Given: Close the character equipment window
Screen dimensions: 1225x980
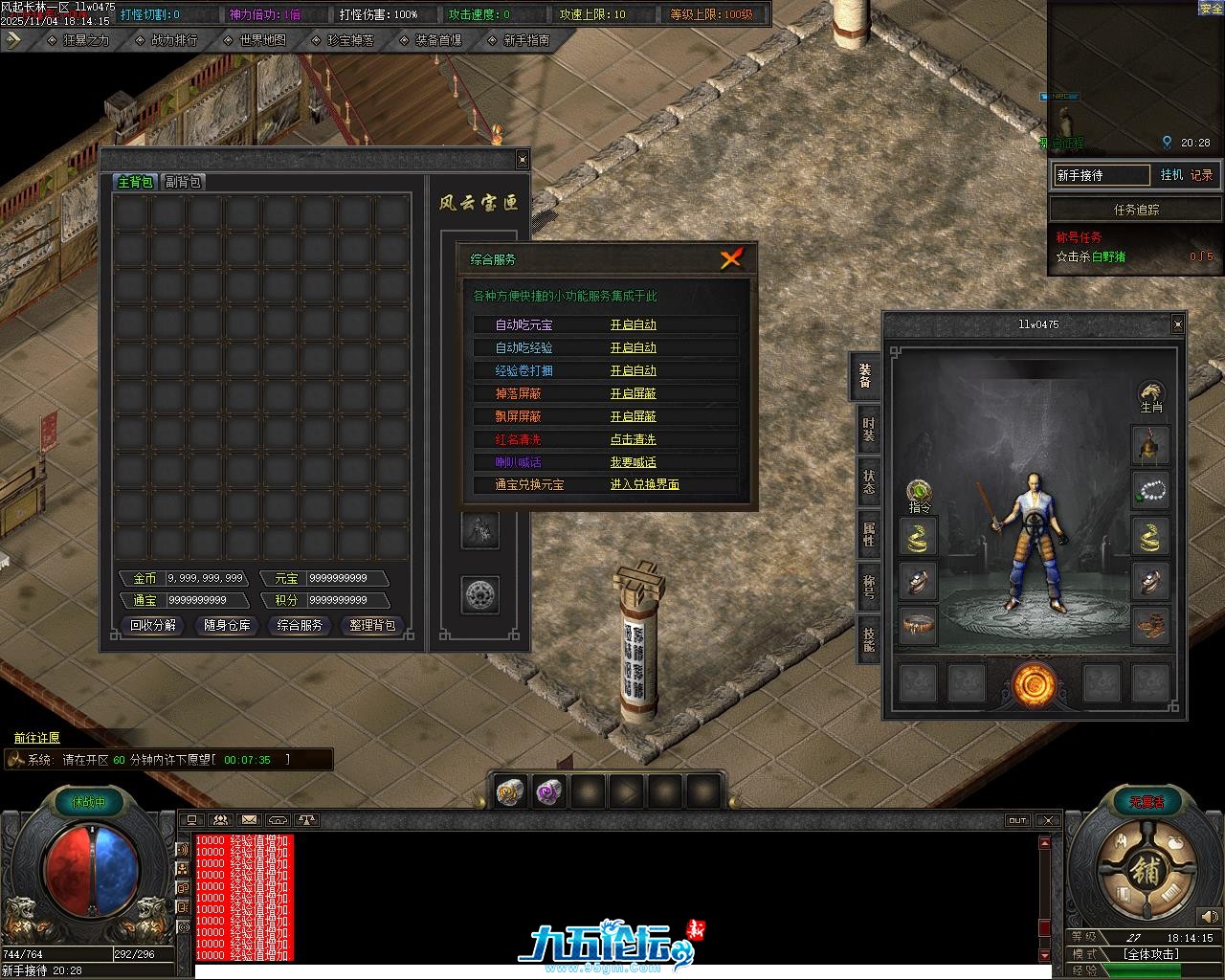Looking at the screenshot, I should coord(1177,324).
